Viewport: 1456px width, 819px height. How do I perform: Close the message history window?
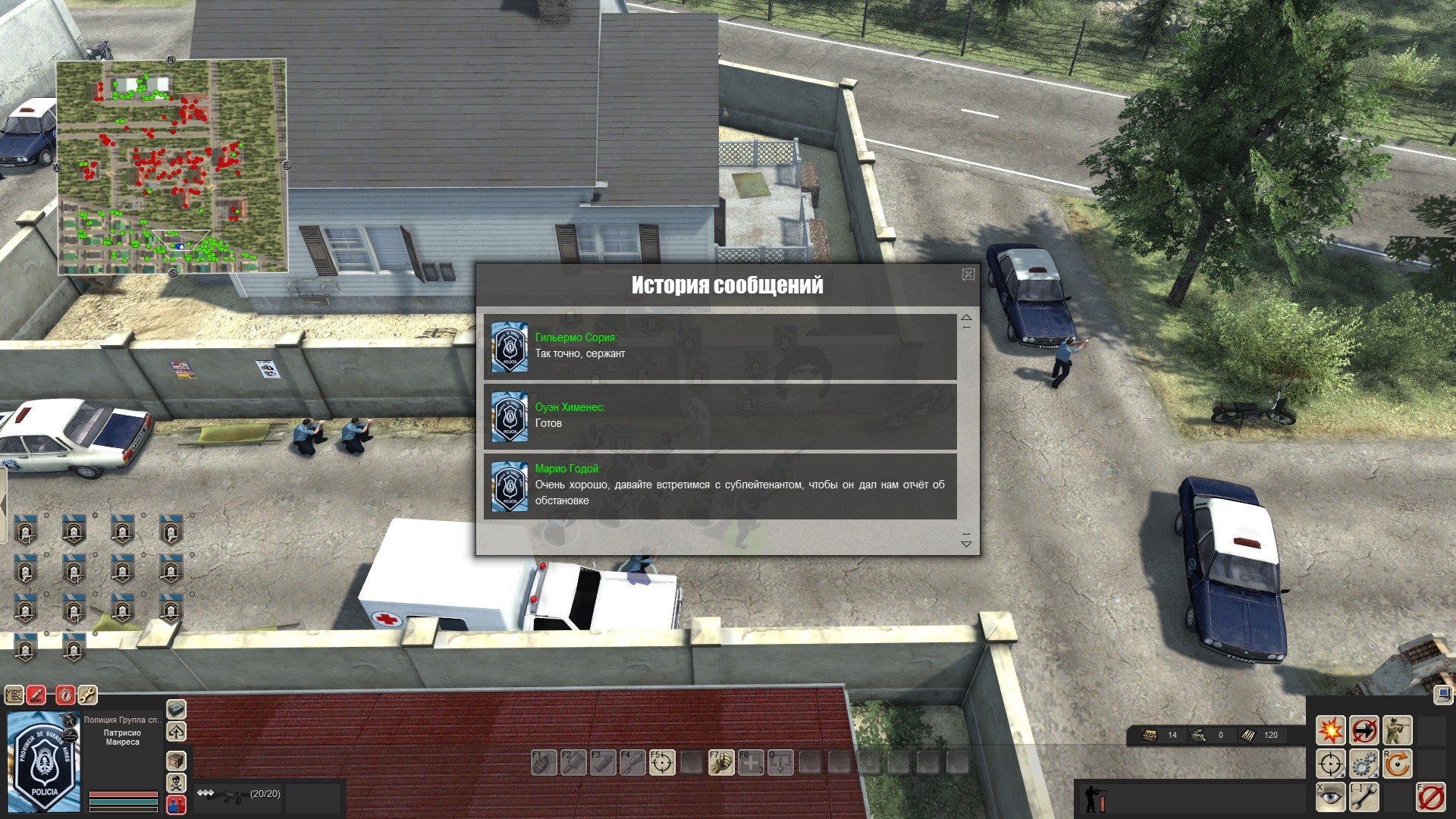pos(968,275)
